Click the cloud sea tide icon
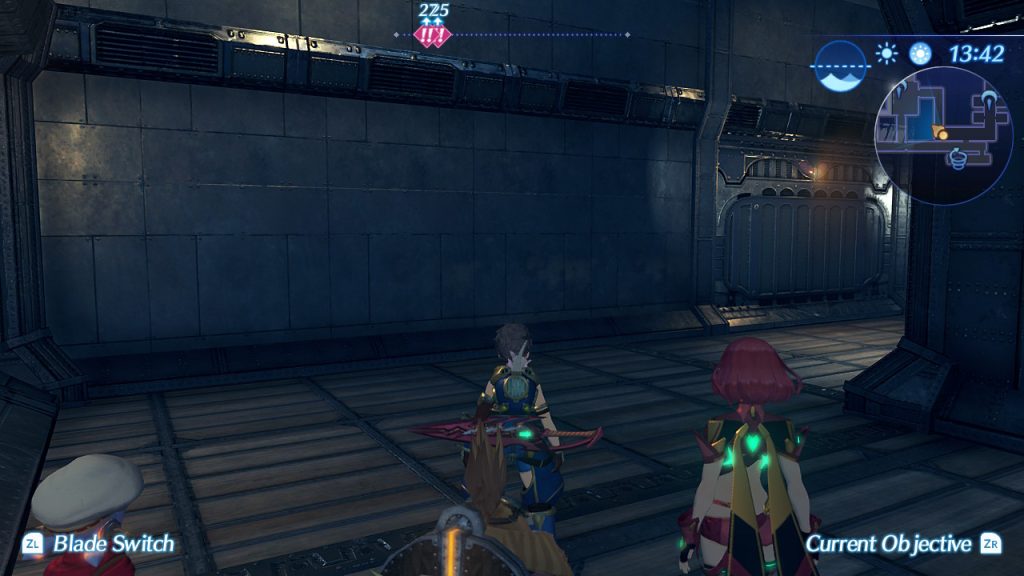The image size is (1024, 576). [x=840, y=65]
